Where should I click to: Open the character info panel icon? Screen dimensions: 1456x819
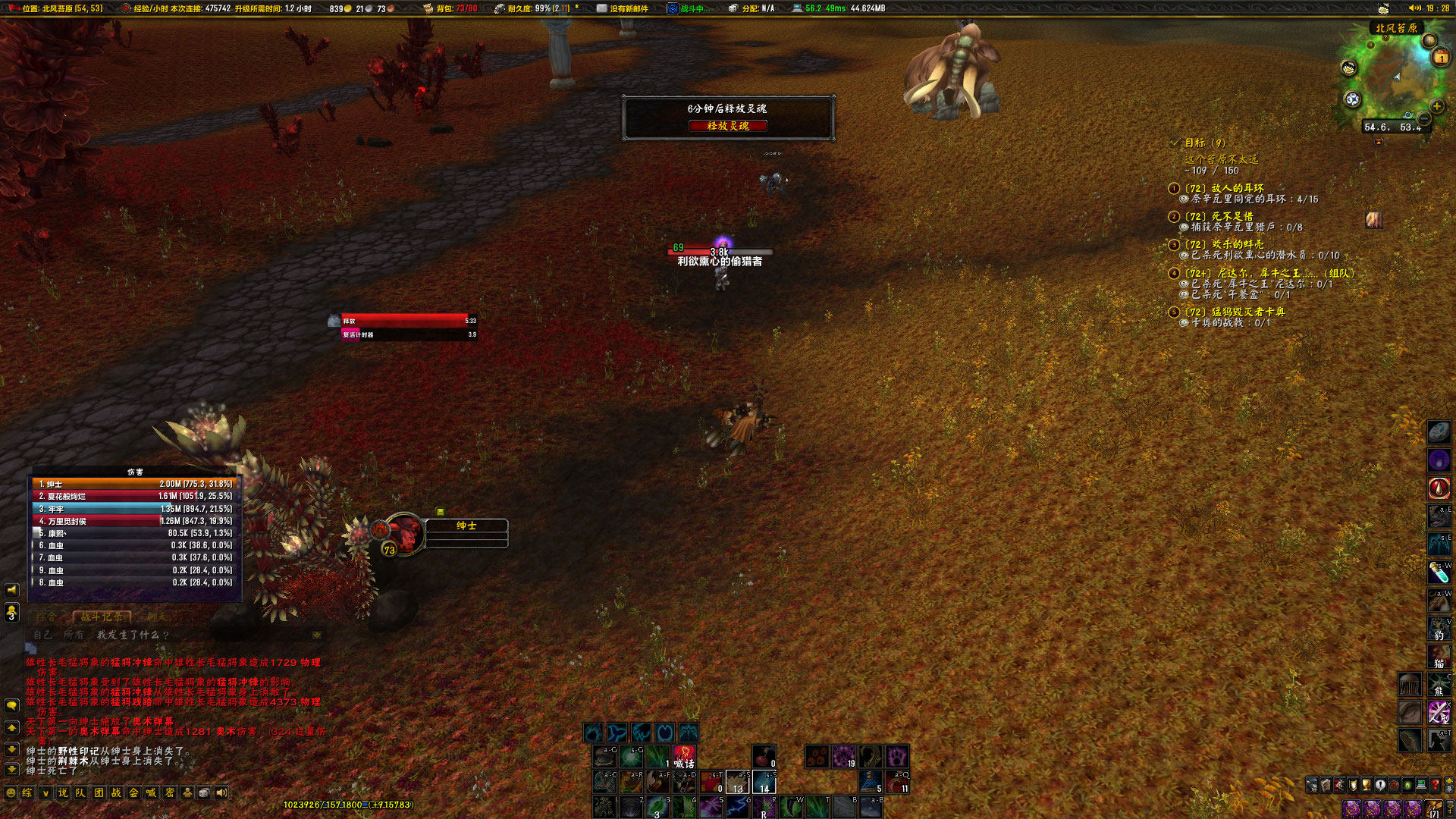point(1312,784)
